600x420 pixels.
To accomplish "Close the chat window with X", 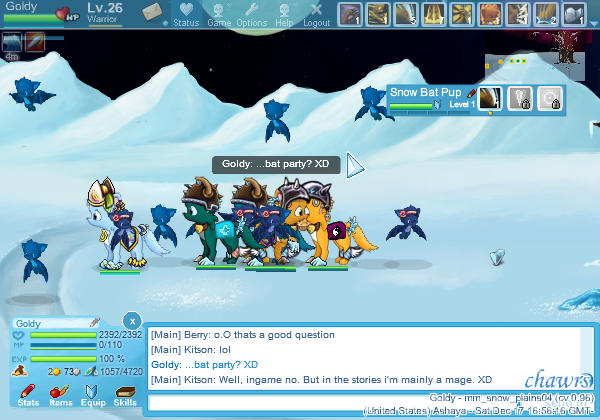I will tap(133, 323).
